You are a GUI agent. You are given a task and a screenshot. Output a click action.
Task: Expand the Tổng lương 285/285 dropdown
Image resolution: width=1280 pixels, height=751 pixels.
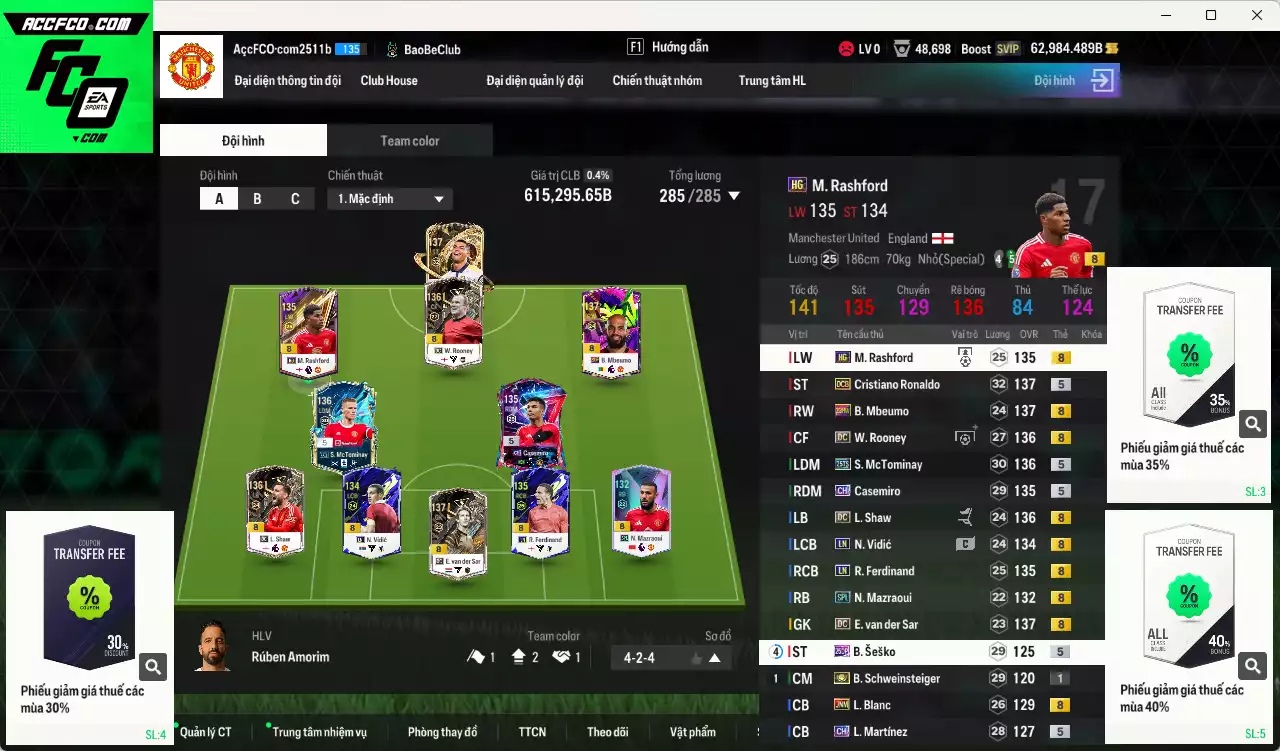click(x=735, y=196)
